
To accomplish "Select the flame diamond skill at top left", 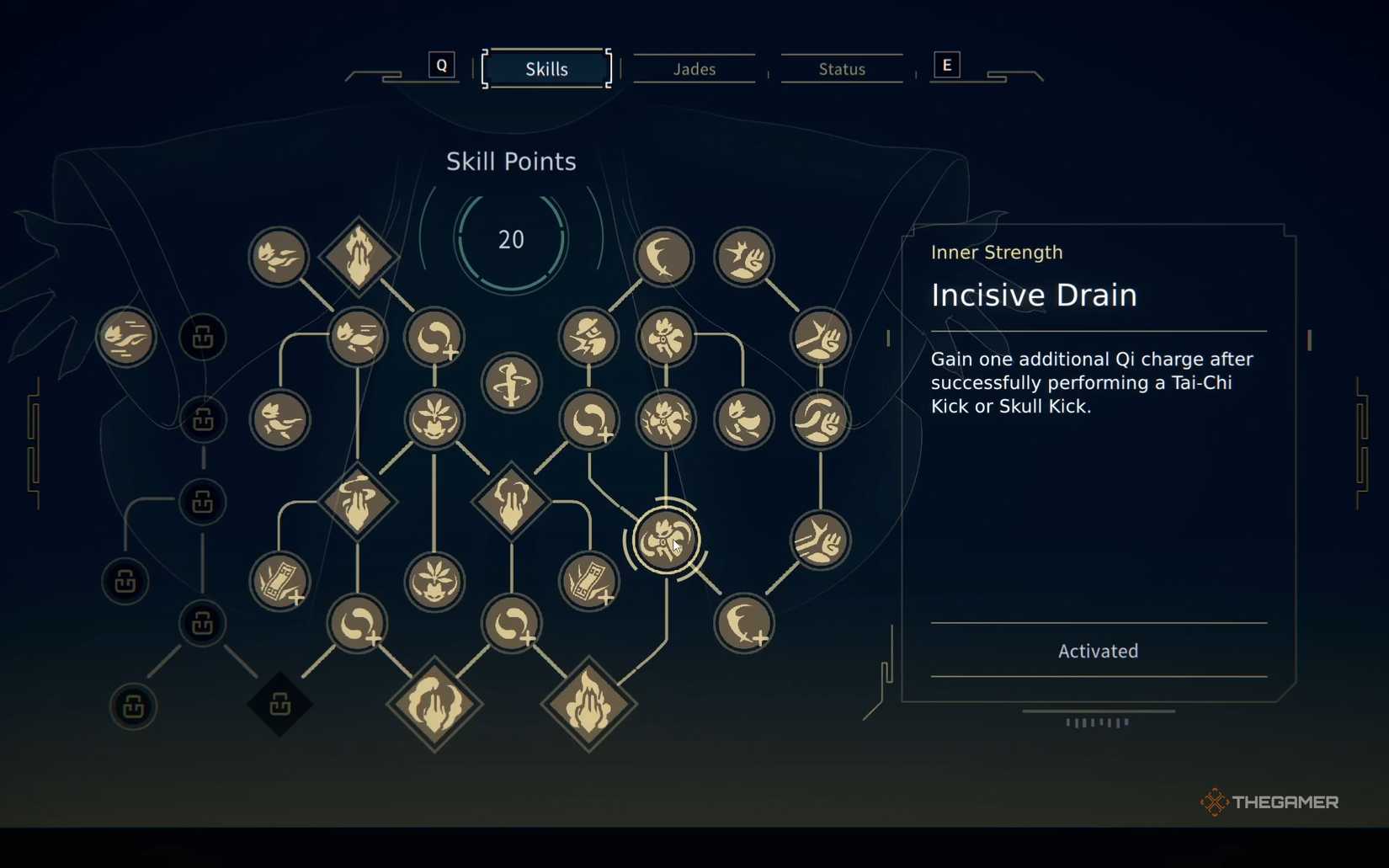I will (x=359, y=253).
